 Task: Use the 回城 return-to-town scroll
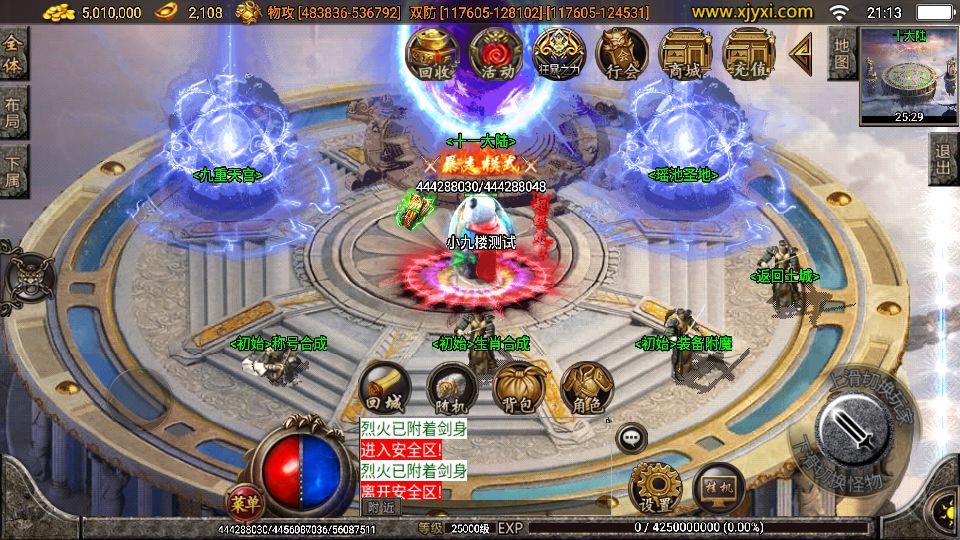tap(385, 387)
